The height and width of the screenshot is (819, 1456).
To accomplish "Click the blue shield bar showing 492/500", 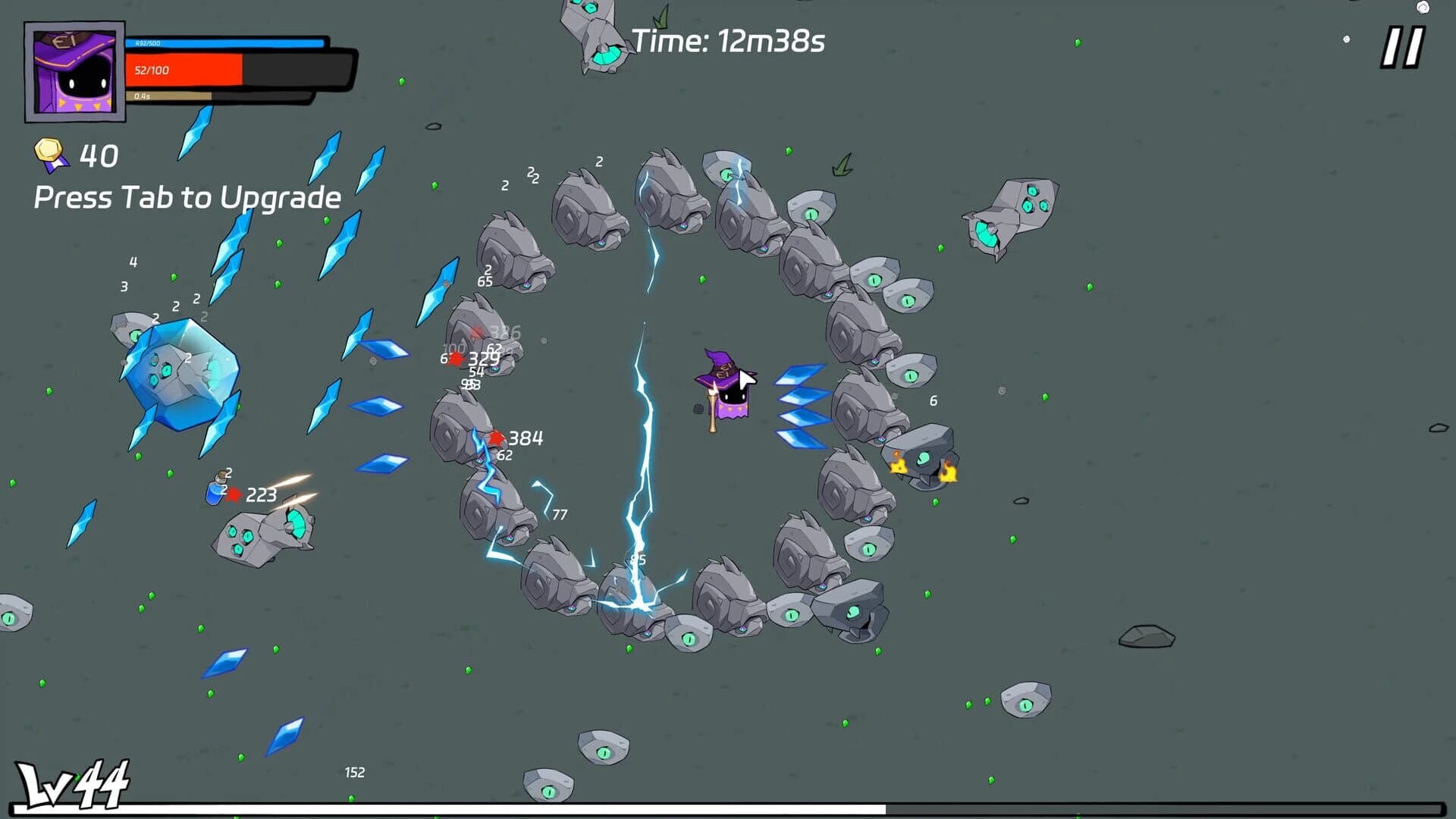I will (x=227, y=45).
